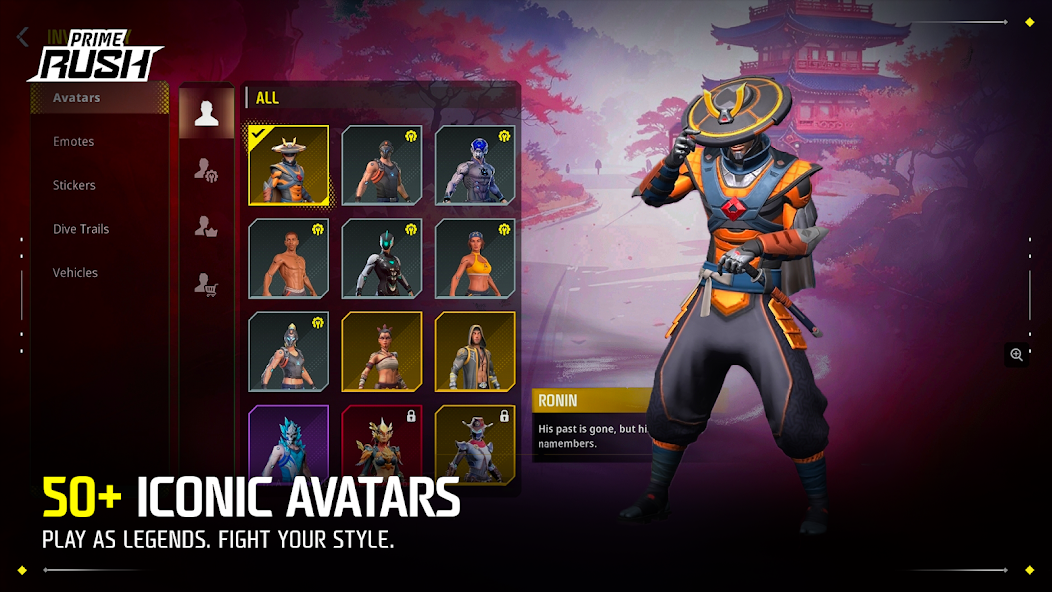Filter avatars by the crown silhouette icon
The height and width of the screenshot is (592, 1052).
[x=206, y=228]
